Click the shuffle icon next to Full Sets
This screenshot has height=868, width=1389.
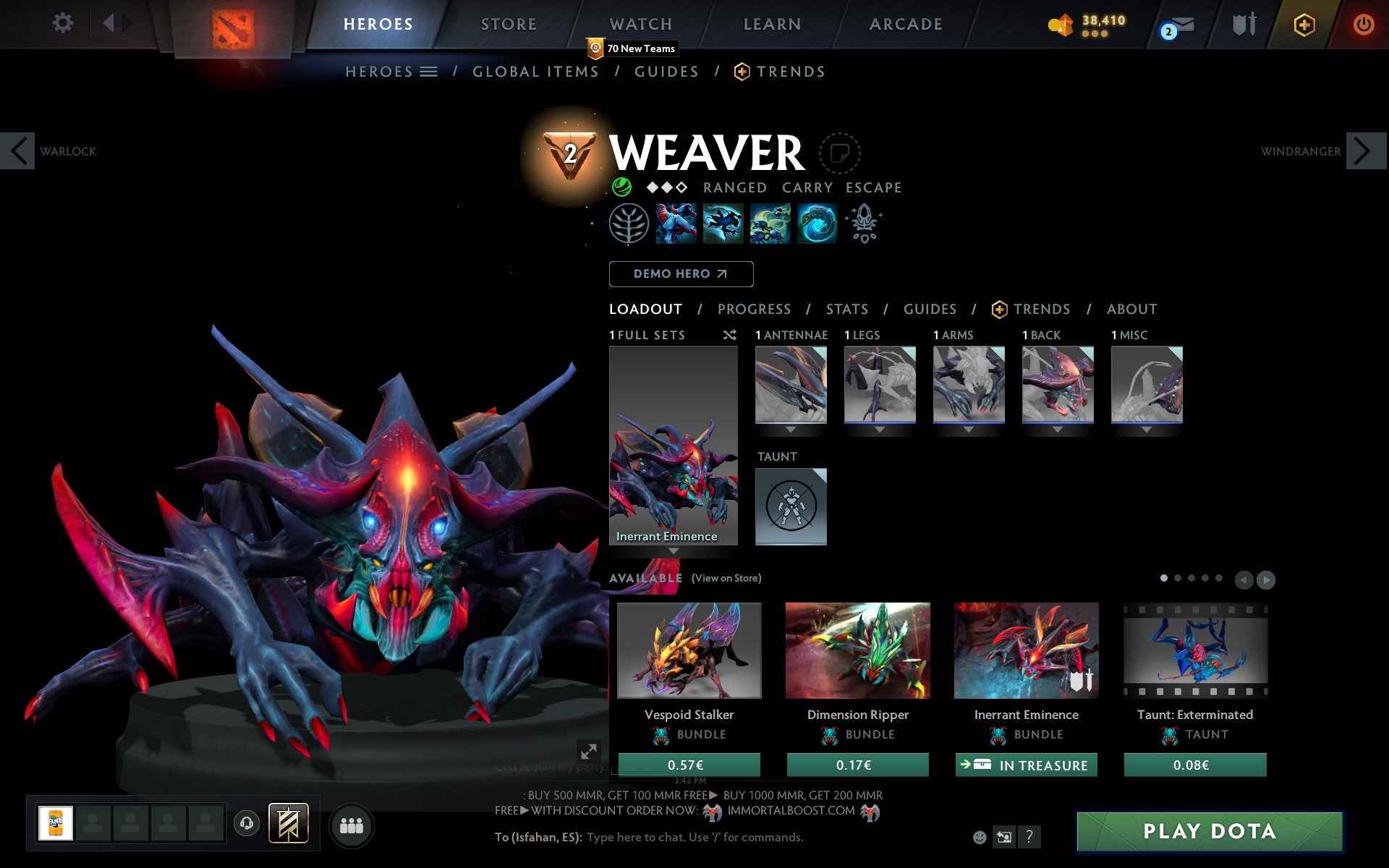[729, 335]
